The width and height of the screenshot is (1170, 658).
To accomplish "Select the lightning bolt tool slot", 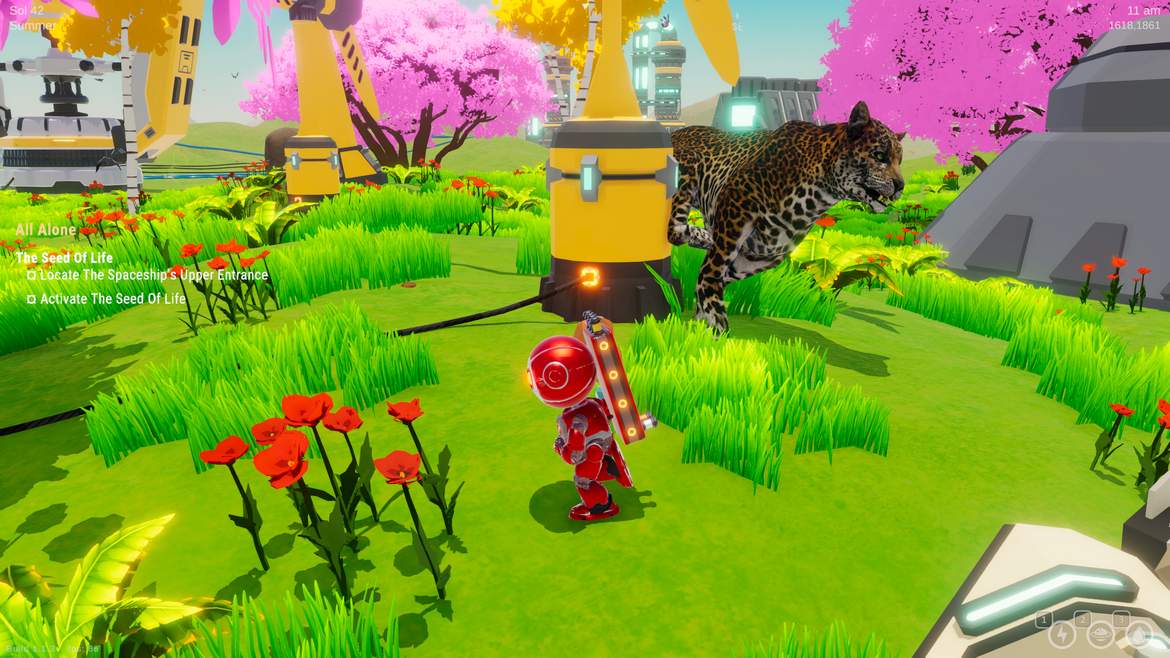I will [x=1061, y=634].
